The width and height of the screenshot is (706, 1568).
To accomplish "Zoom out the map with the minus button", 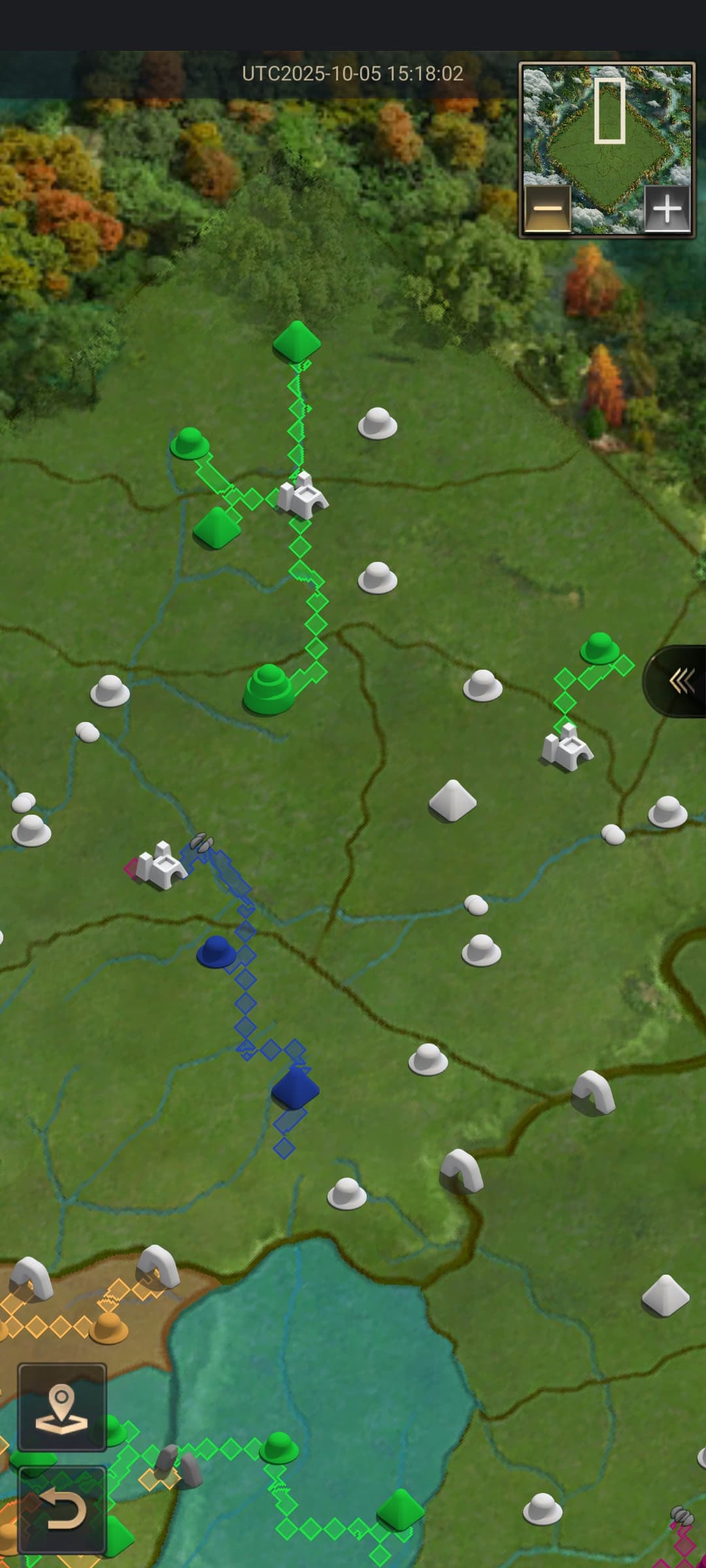I will coord(548,209).
